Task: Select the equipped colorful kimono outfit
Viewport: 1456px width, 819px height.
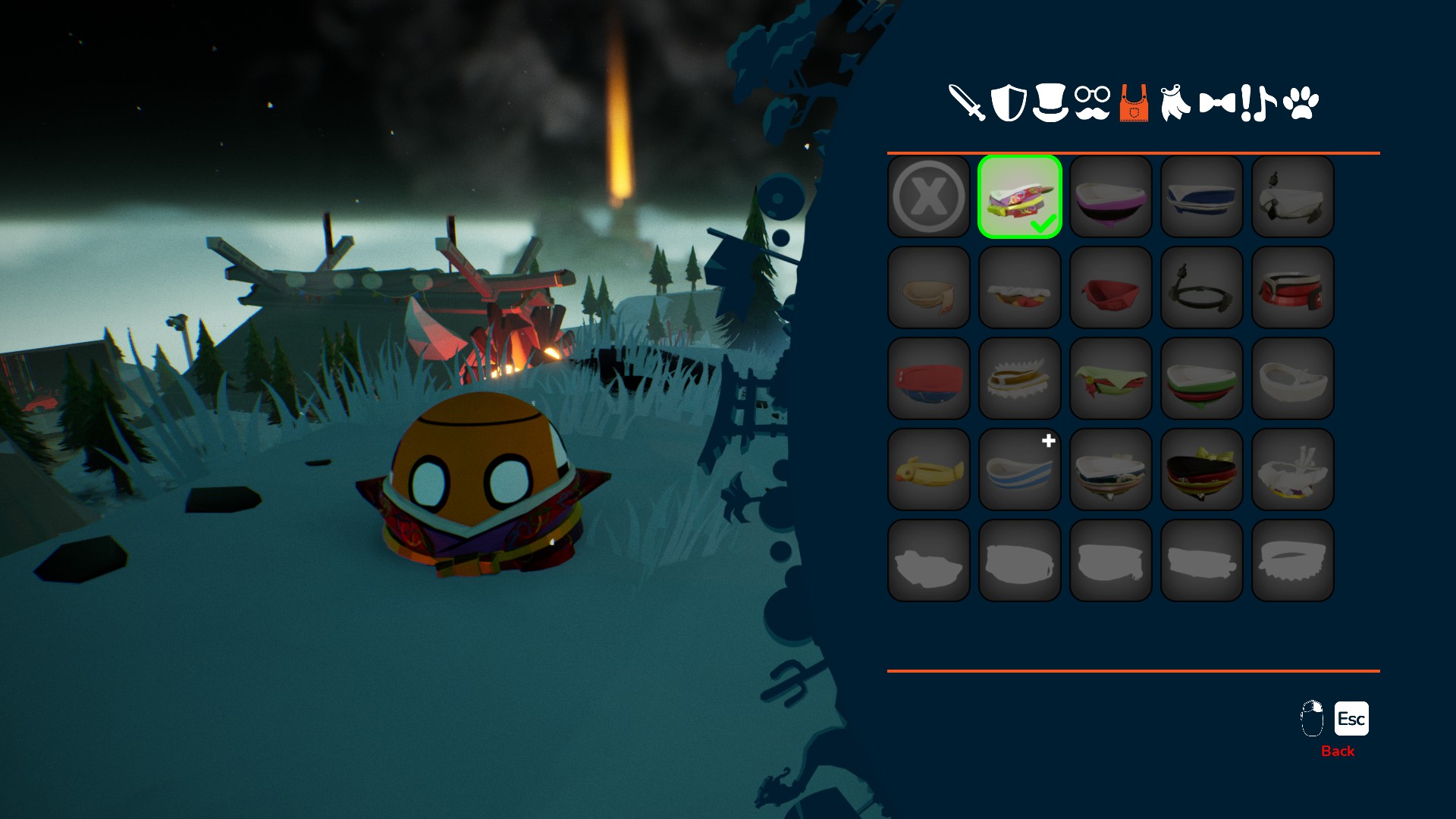Action: (1020, 197)
